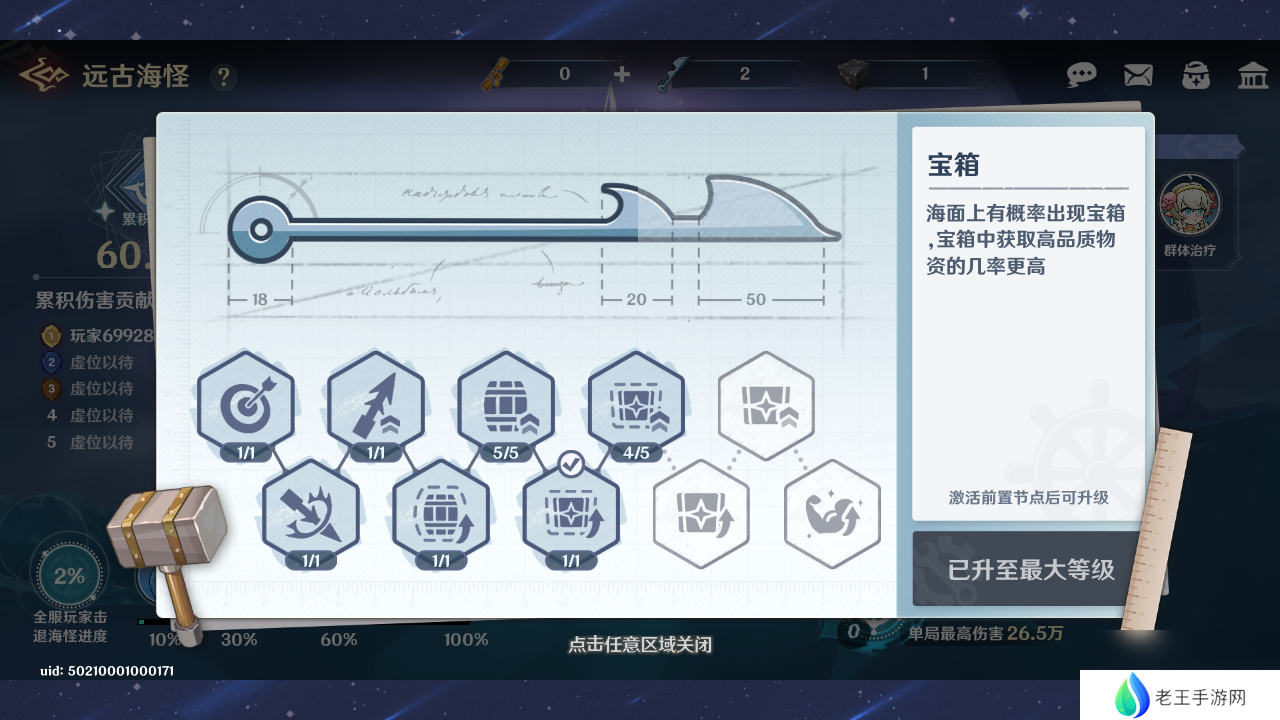
Task: Click the plus button beside the scroll resource
Action: click(622, 74)
